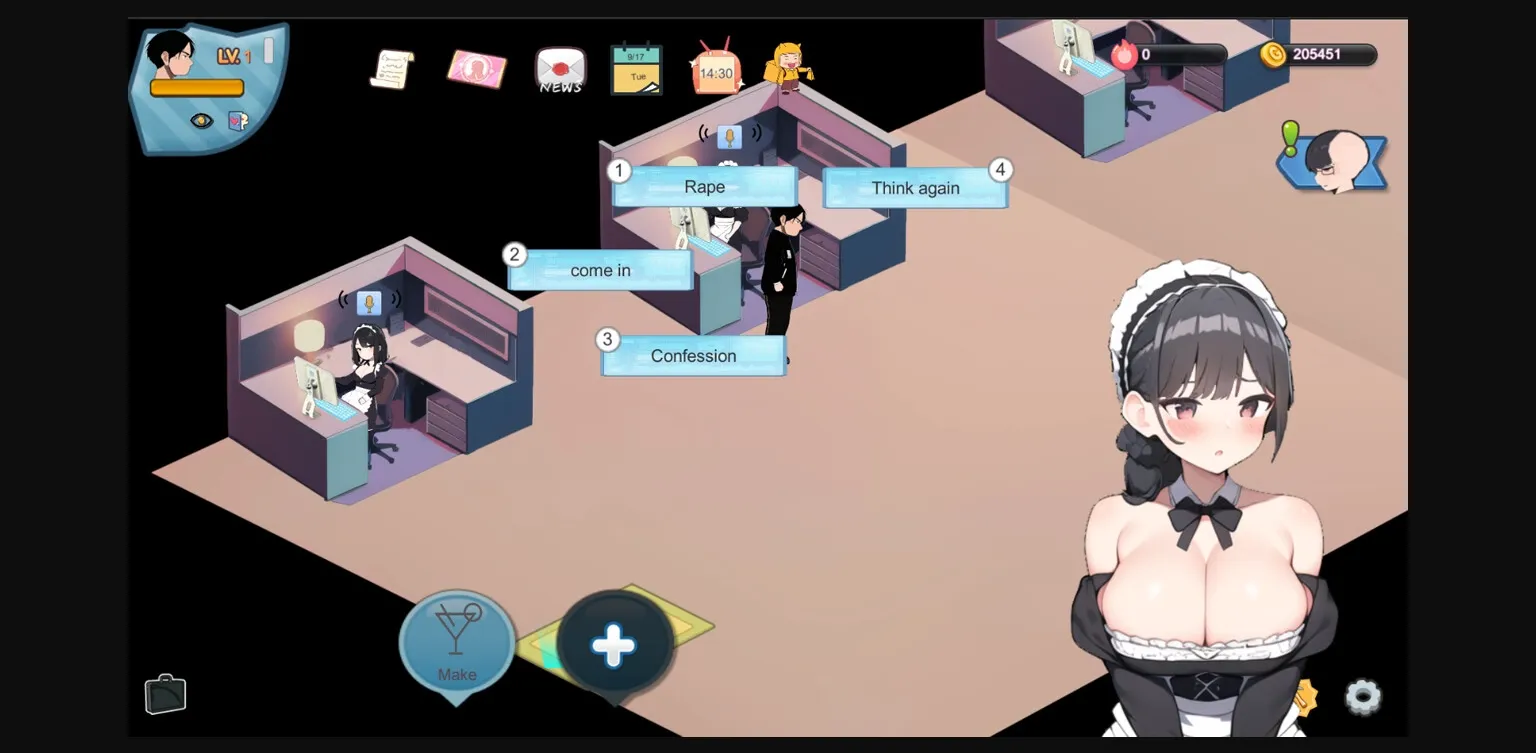Open the quest scroll icon
The height and width of the screenshot is (753, 1536).
click(x=393, y=69)
